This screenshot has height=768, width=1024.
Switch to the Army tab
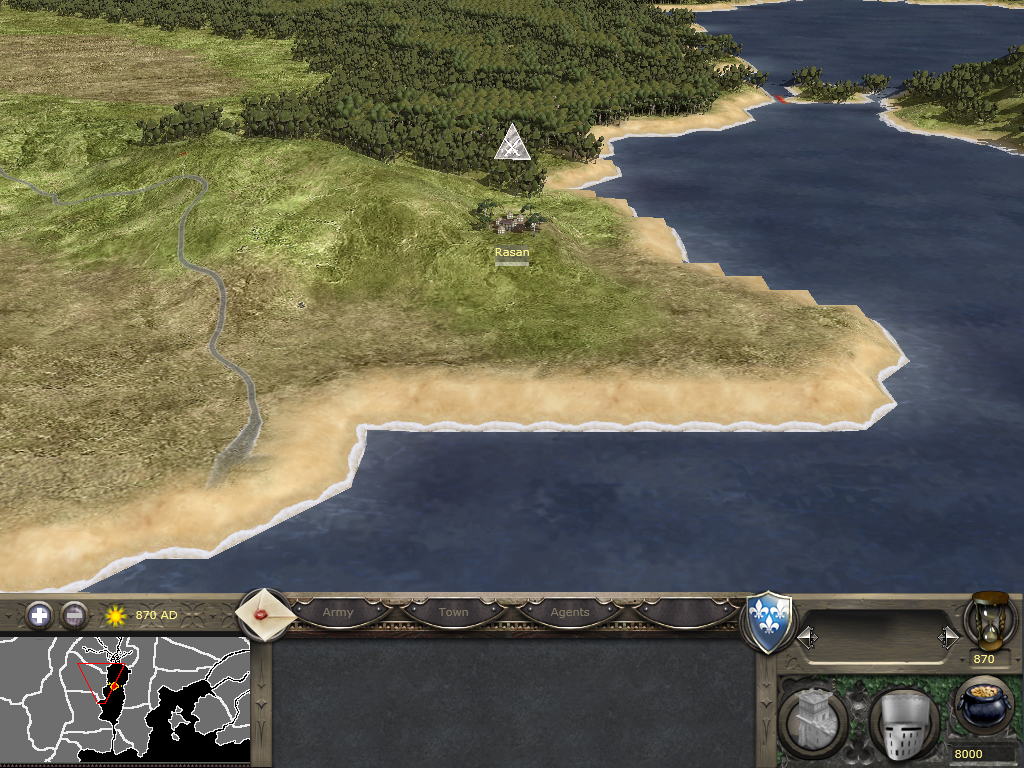[x=338, y=612]
